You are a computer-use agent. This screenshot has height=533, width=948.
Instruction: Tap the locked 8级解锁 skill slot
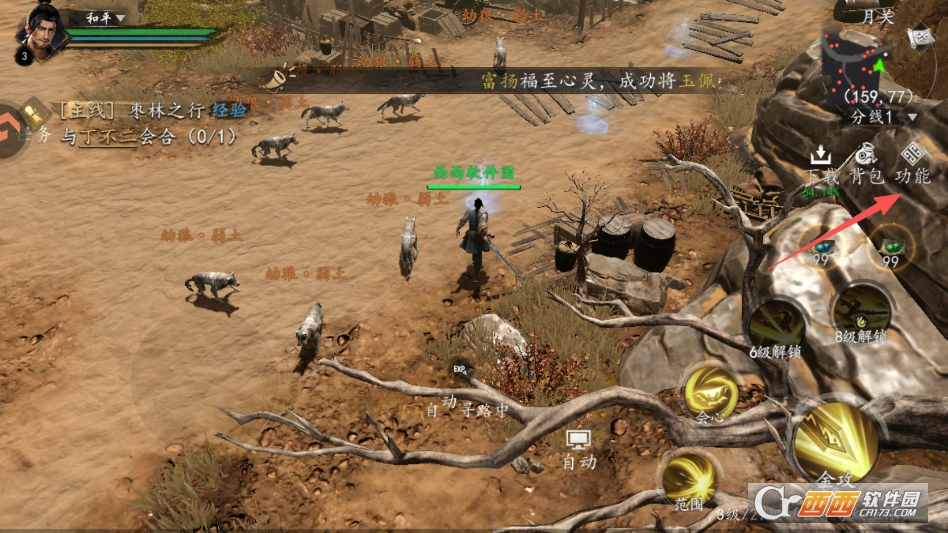[x=861, y=311]
